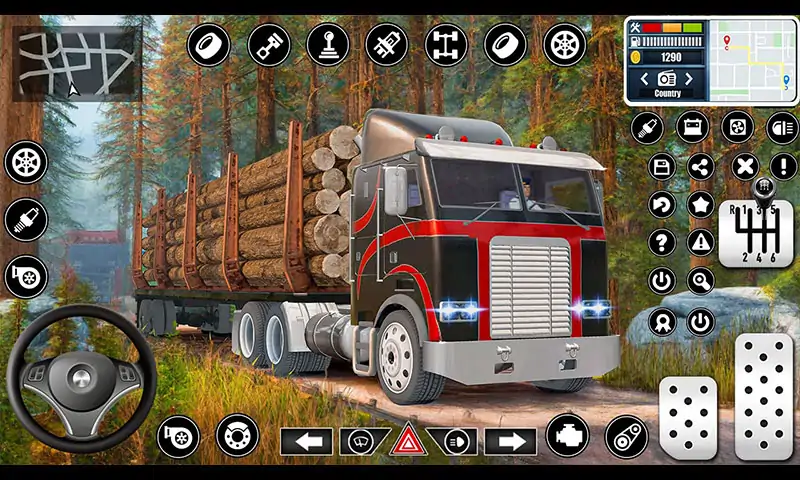
Task: Open the chassis axle icon
Action: 445,45
